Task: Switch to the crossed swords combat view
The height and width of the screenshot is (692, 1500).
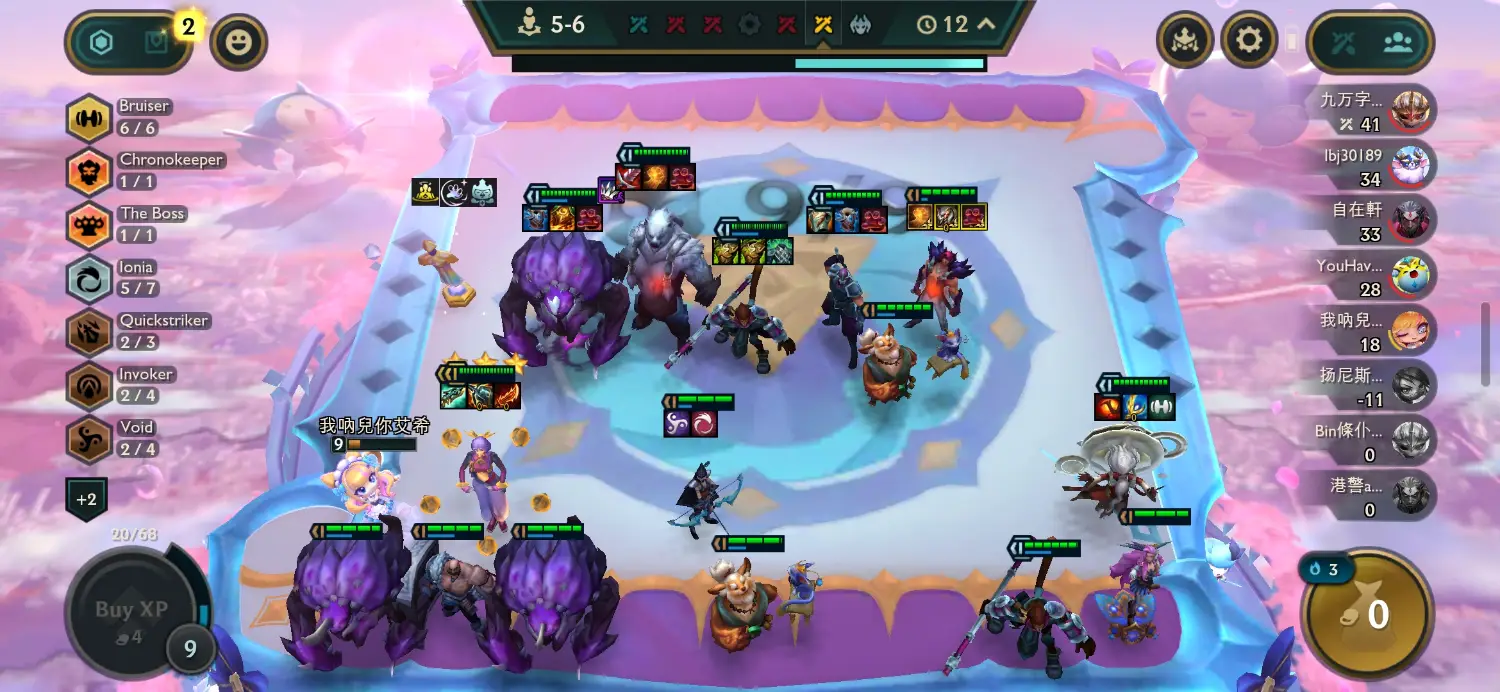Action: pos(1343,43)
